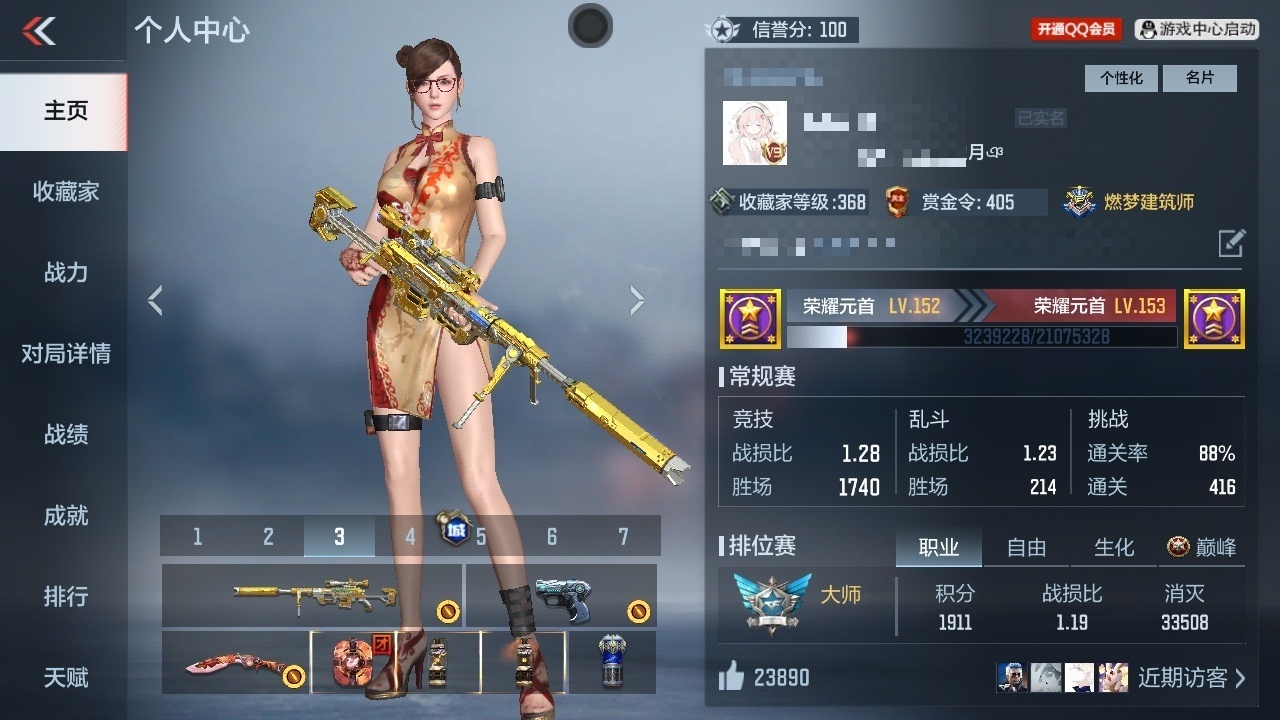Open the 燃梦建筑师 badge
Viewport: 1280px width, 720px height.
[x=1130, y=201]
